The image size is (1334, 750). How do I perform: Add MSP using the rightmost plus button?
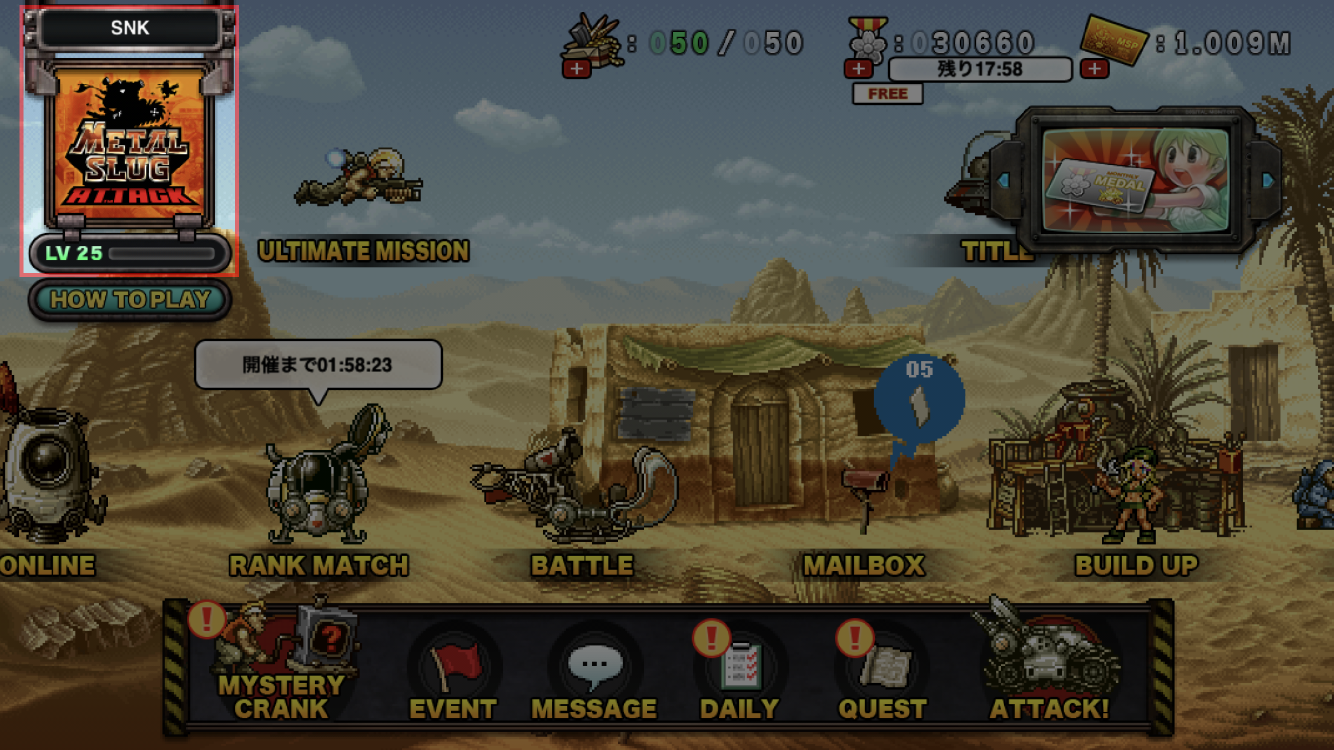[x=1097, y=69]
